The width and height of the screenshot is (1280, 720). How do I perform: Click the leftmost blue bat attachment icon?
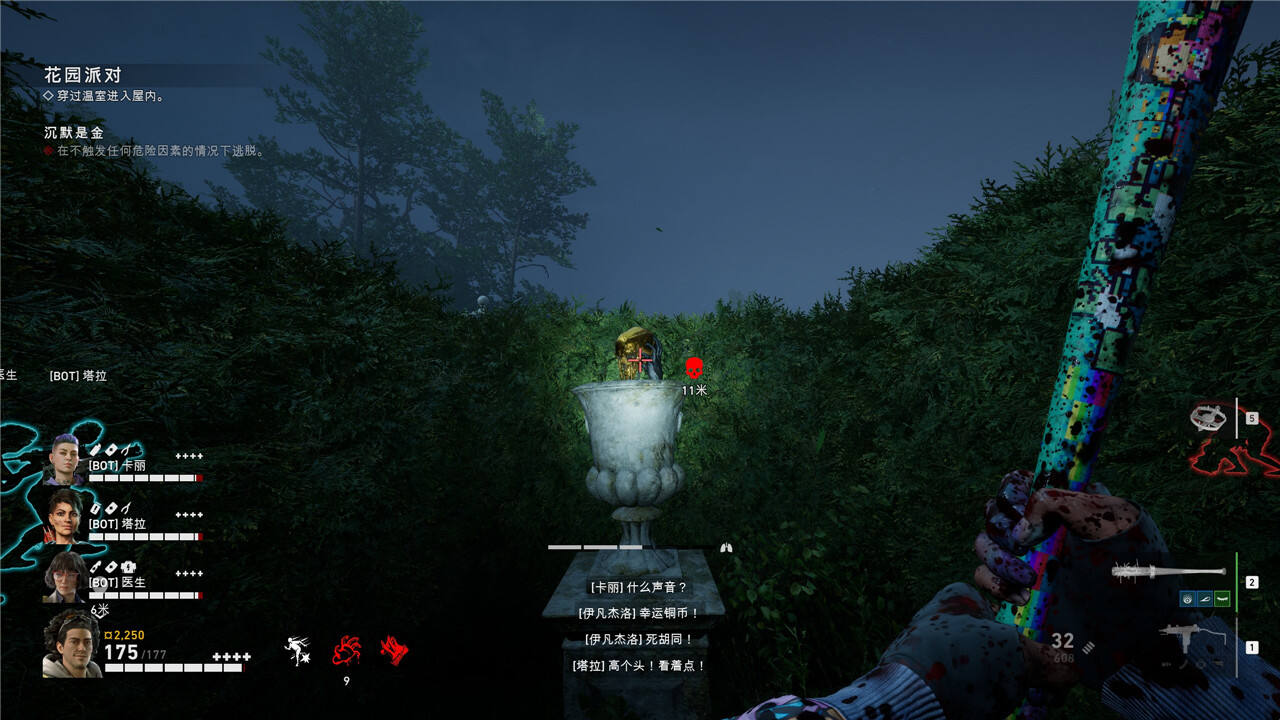[x=1187, y=599]
